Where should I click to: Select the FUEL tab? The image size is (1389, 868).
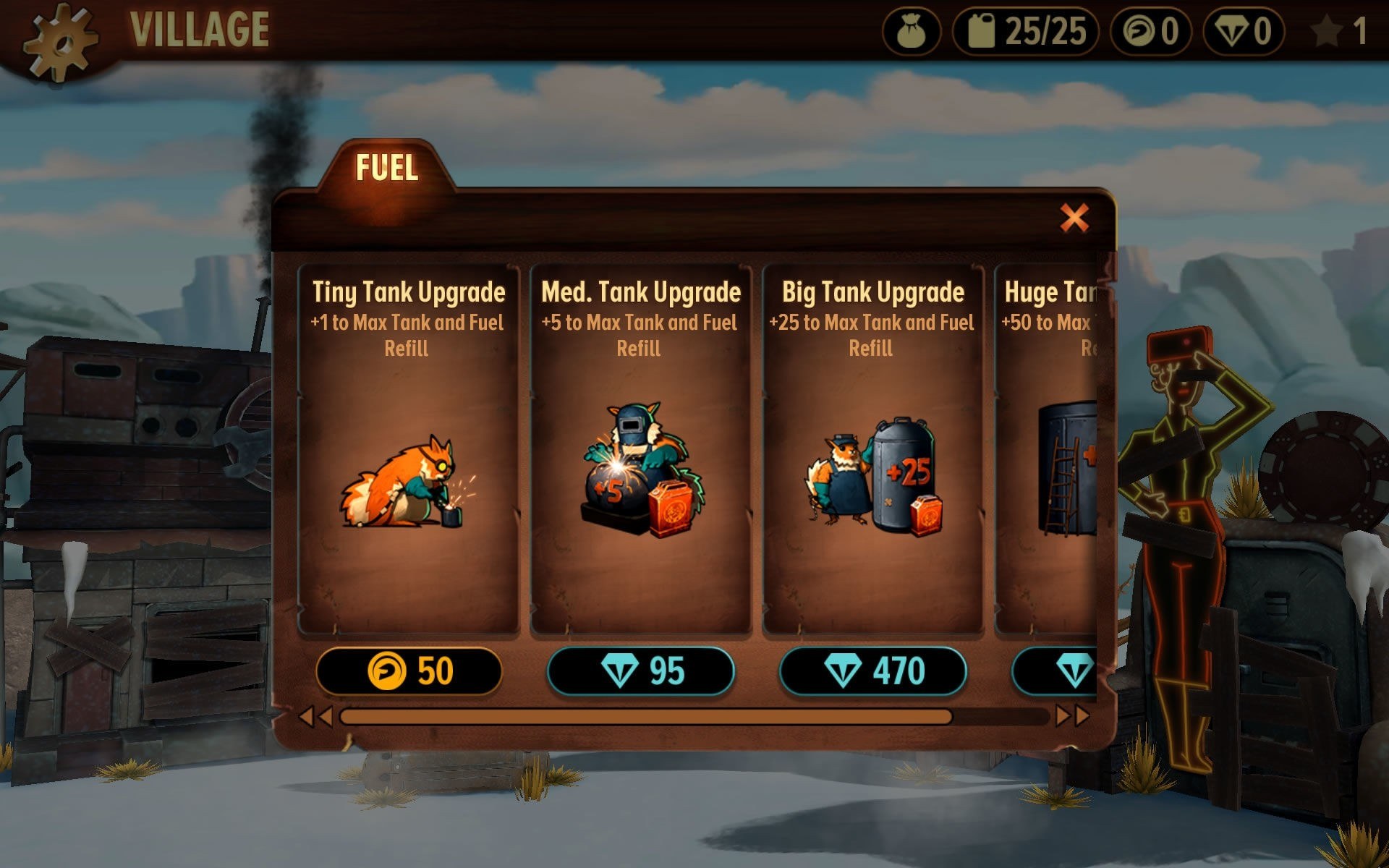tap(387, 168)
